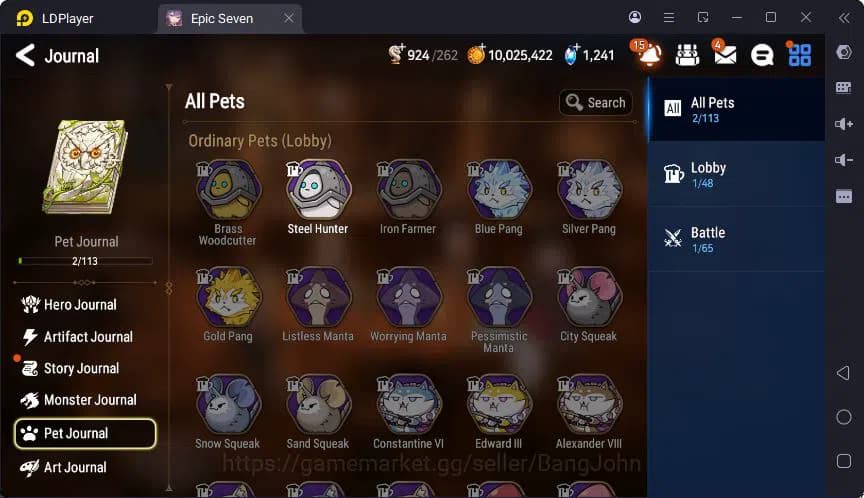The height and width of the screenshot is (498, 864).
Task: Open the mail envelope icon
Action: [x=725, y=56]
